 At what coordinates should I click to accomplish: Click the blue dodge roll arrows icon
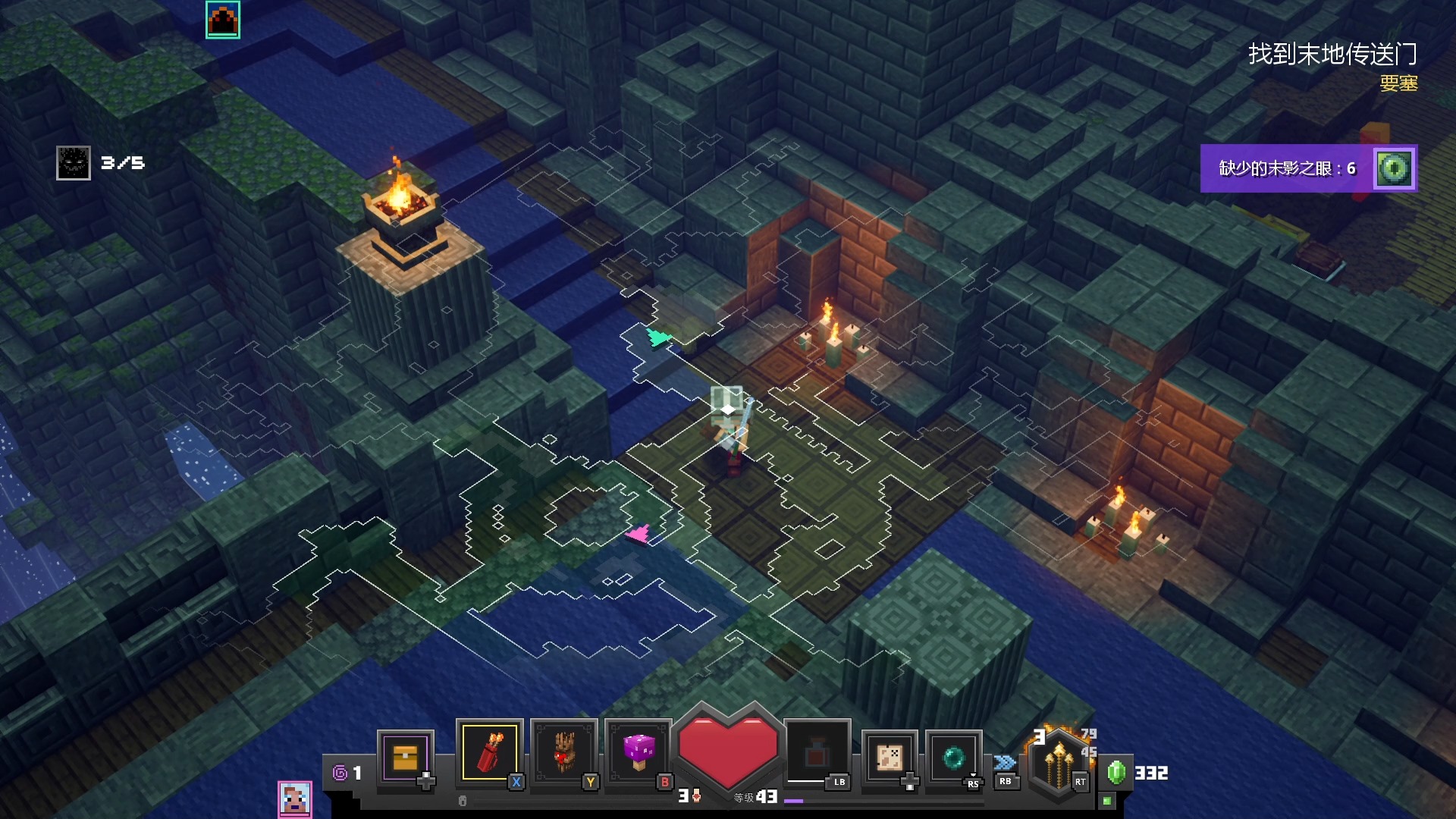tap(1005, 762)
